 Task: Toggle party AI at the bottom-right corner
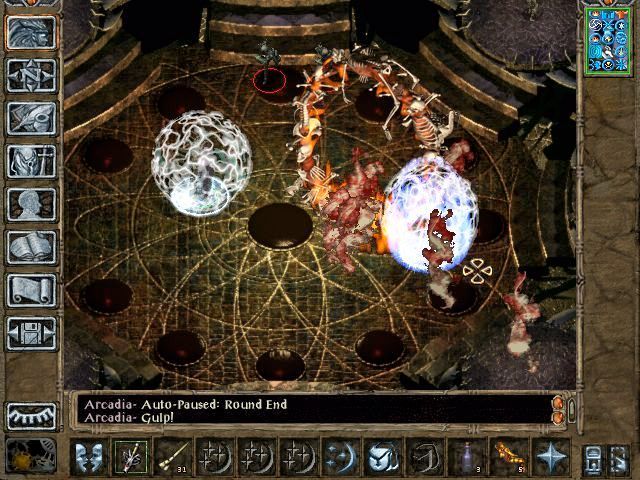[x=619, y=457]
